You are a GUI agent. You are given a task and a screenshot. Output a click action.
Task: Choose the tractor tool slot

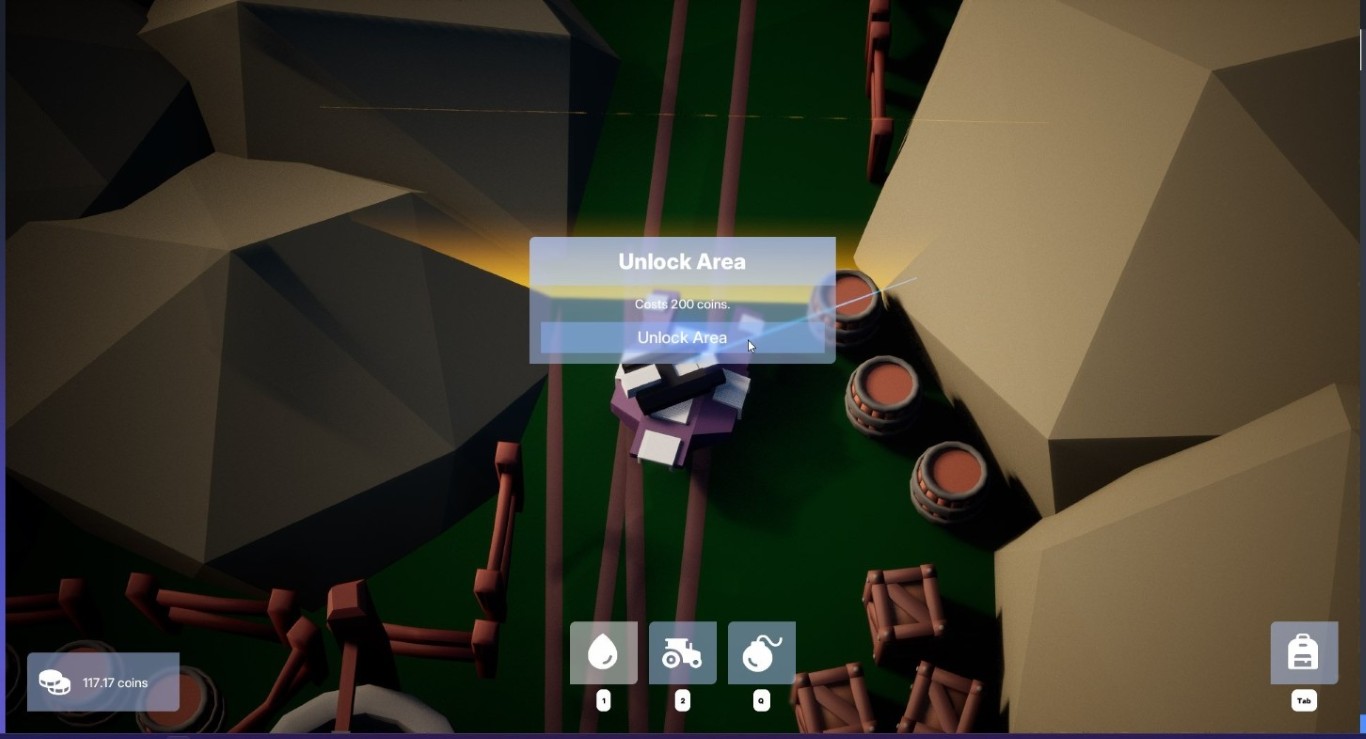coord(682,653)
